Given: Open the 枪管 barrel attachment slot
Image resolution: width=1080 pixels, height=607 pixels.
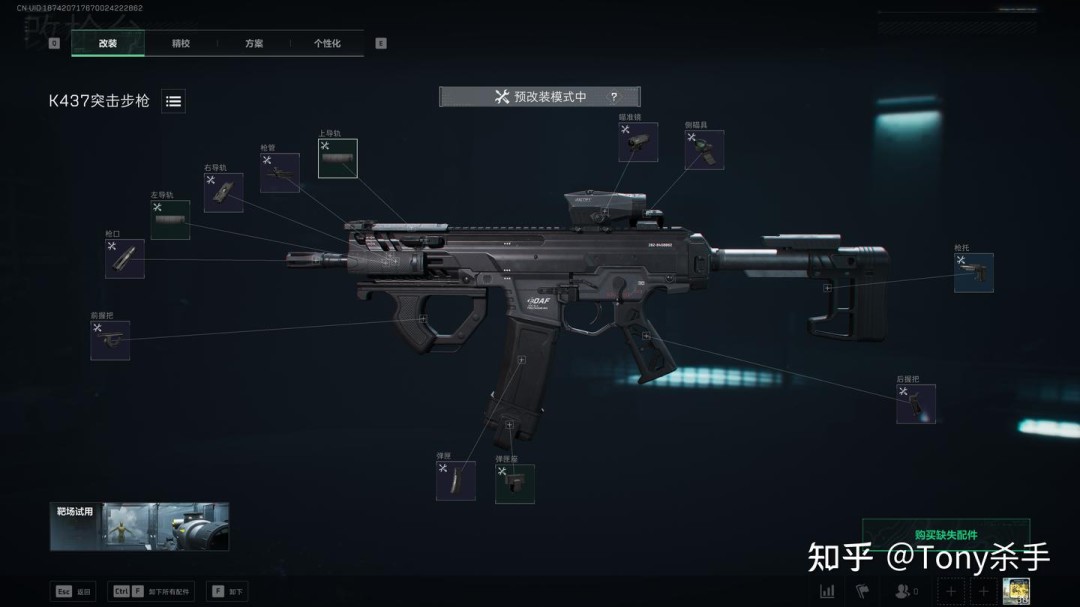Looking at the screenshot, I should coord(280,173).
